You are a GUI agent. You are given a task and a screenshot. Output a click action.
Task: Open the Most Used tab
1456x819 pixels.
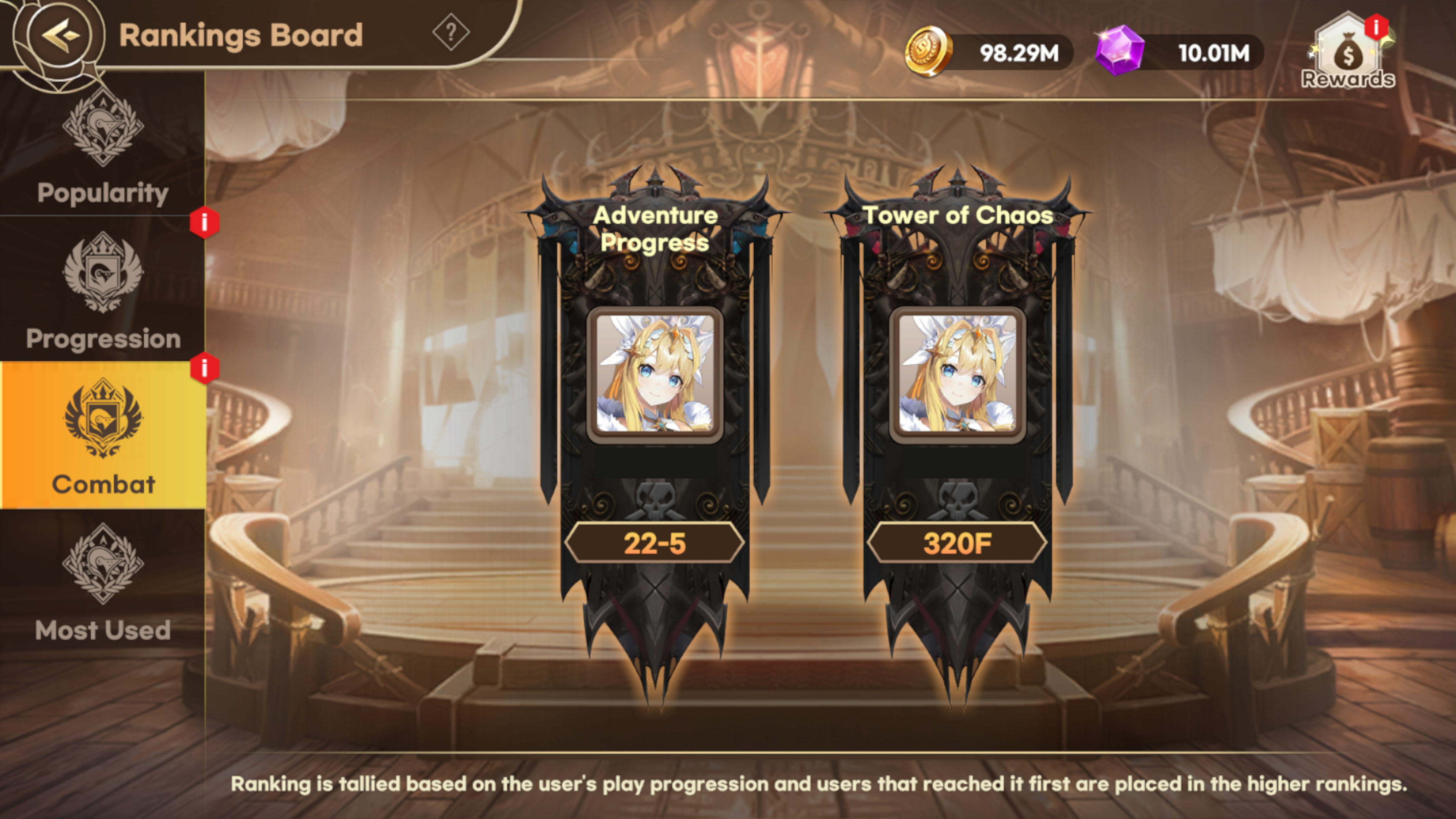pyautogui.click(x=102, y=582)
